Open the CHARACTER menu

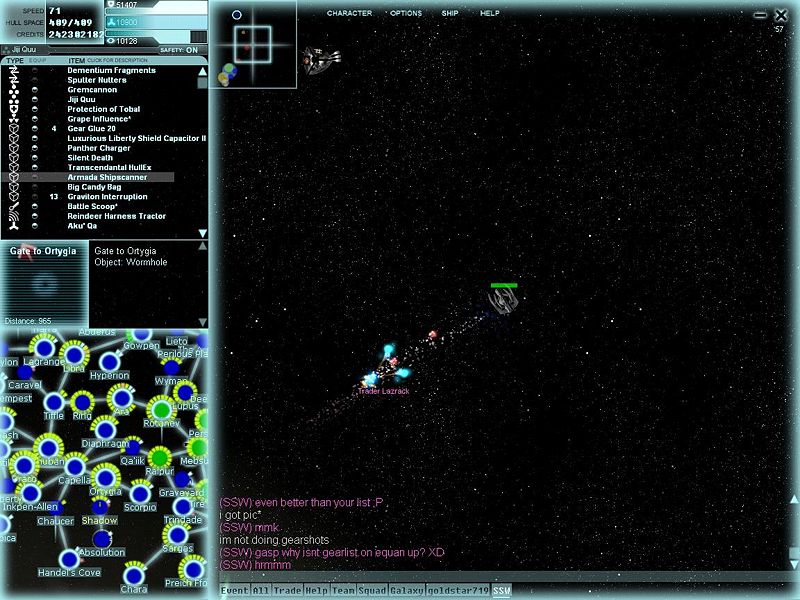pos(349,13)
